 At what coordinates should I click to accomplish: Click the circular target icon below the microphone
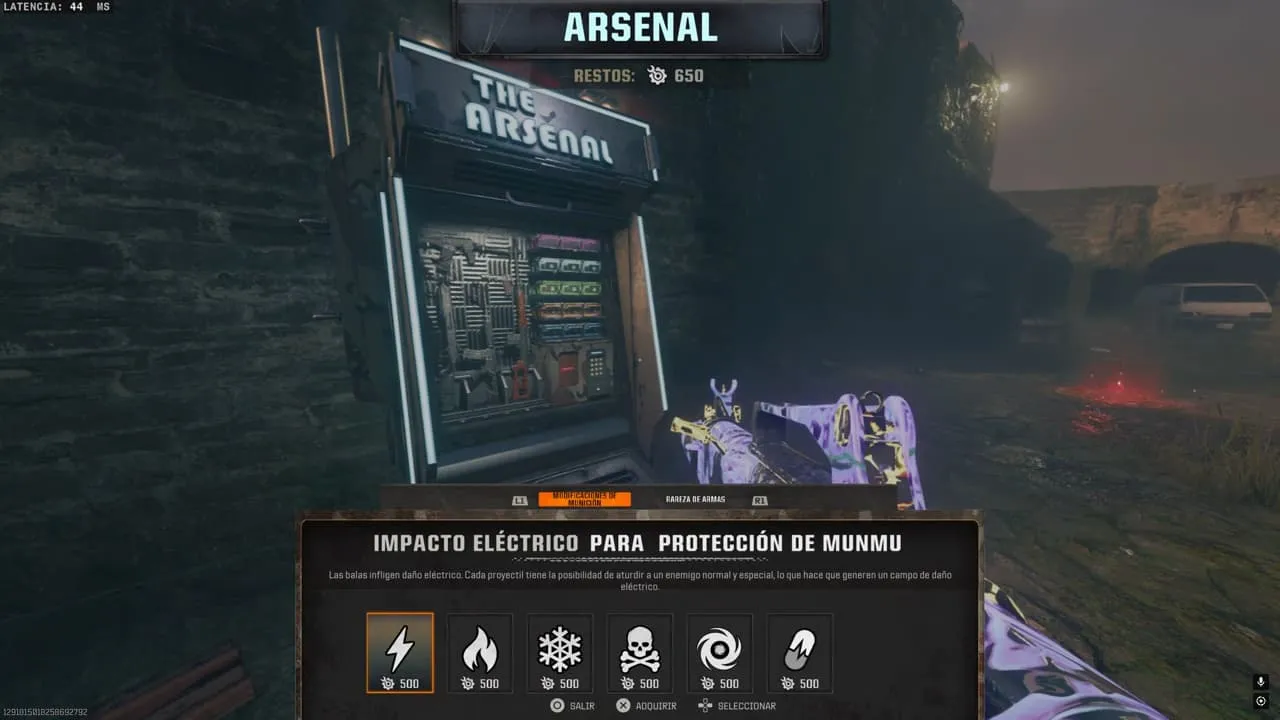point(1261,701)
